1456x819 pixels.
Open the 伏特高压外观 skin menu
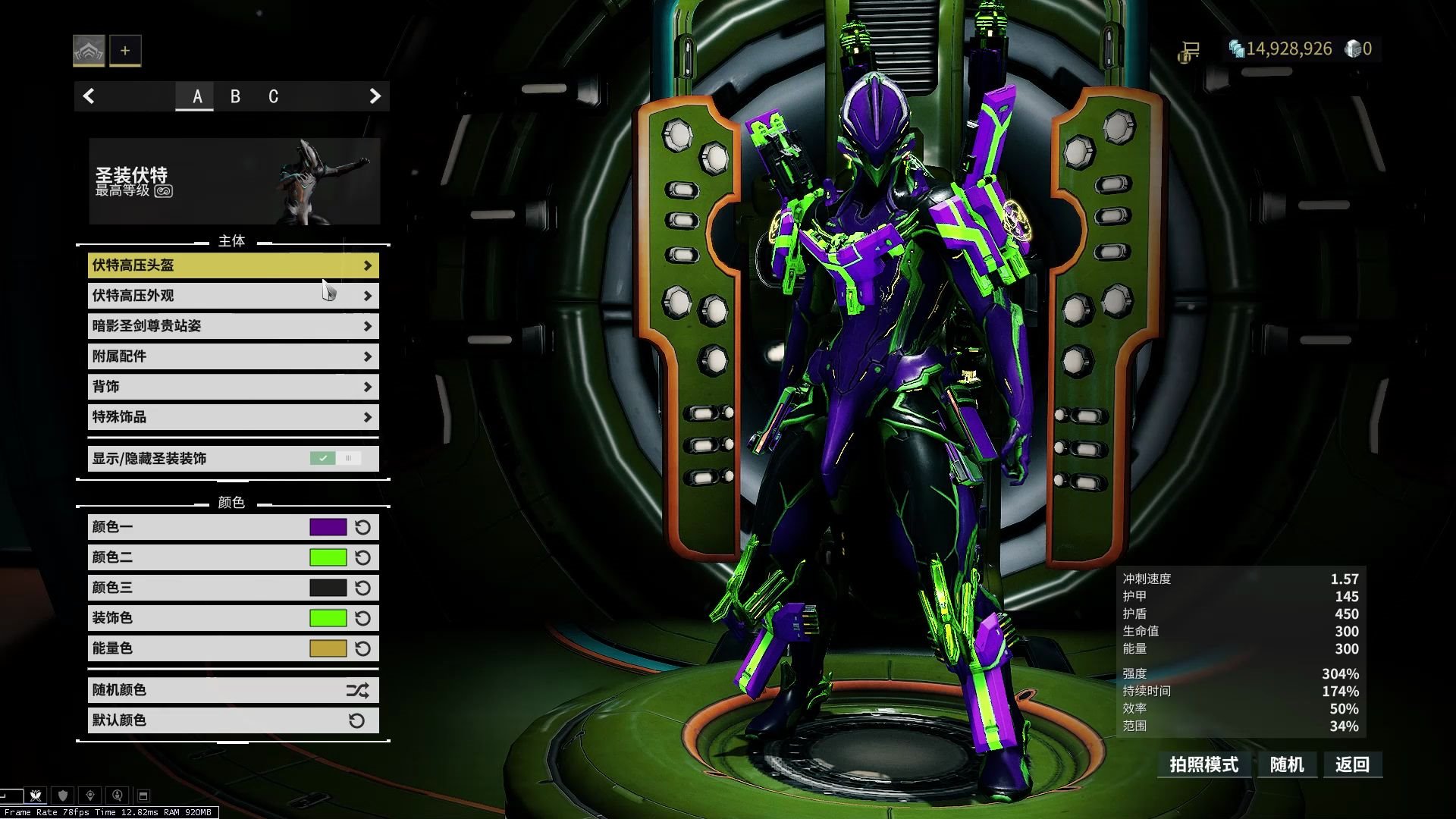pos(233,296)
